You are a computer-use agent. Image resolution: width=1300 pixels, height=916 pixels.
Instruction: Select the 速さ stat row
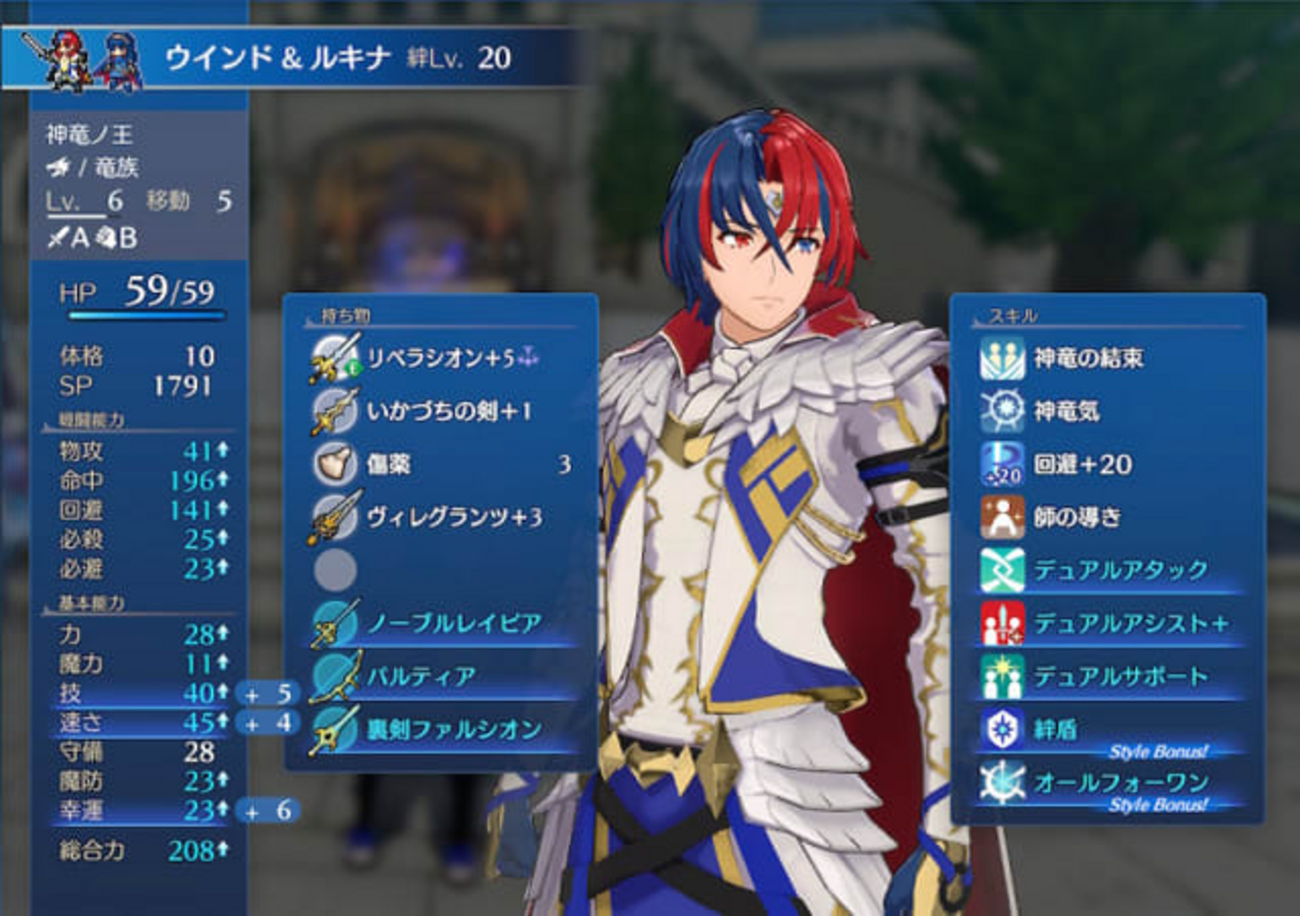(x=140, y=722)
